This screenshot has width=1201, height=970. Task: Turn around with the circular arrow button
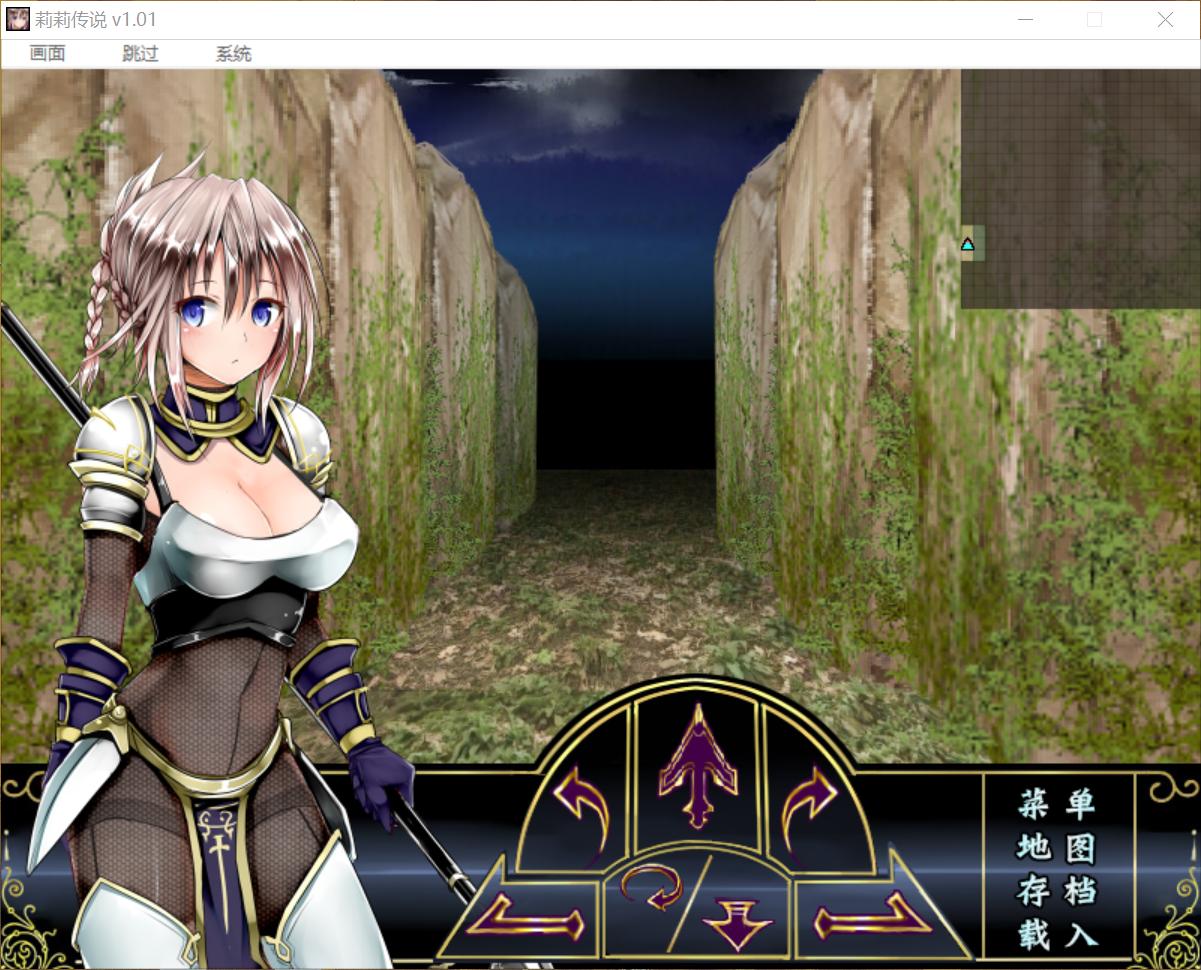[x=650, y=887]
